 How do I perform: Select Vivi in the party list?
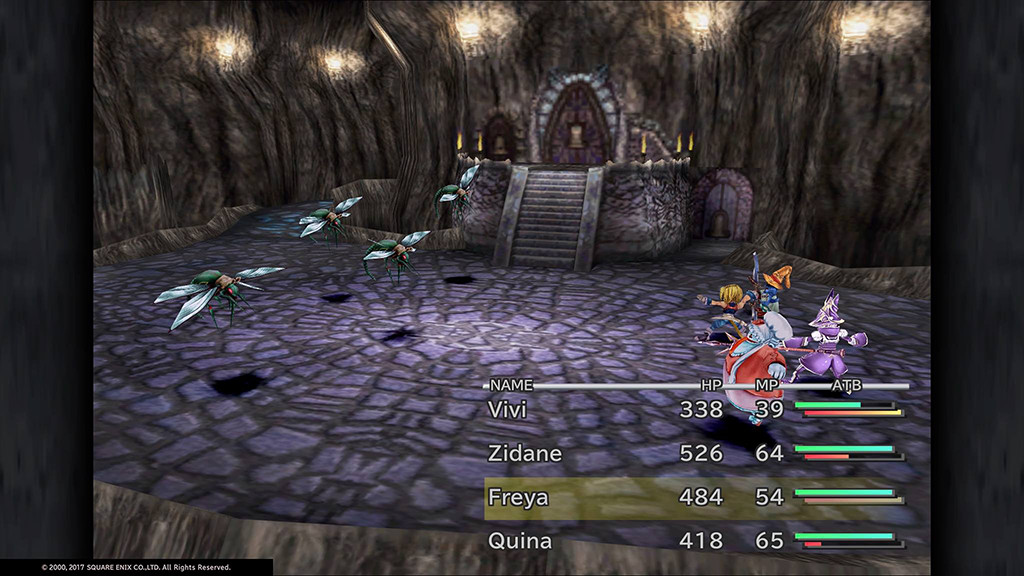[507, 409]
